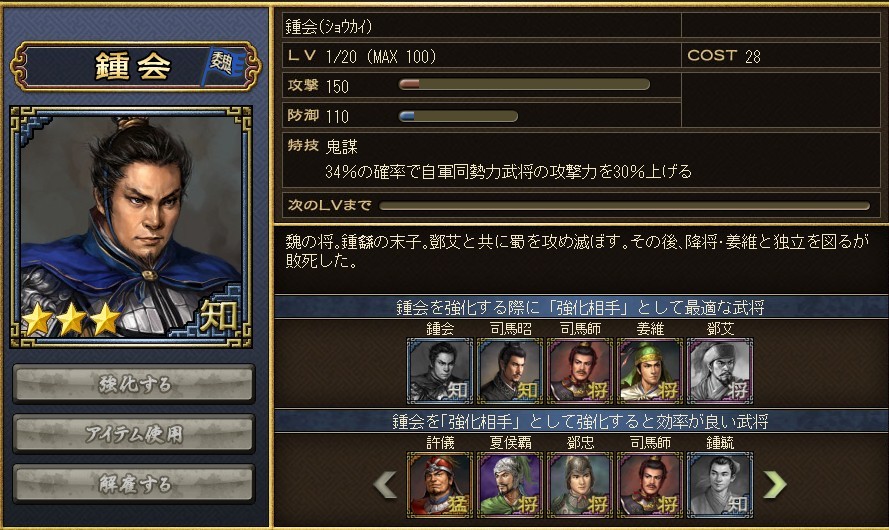Screen dimensions: 889x530
Task: Select the 鍾毓 general thumbnail
Action: coord(720,484)
